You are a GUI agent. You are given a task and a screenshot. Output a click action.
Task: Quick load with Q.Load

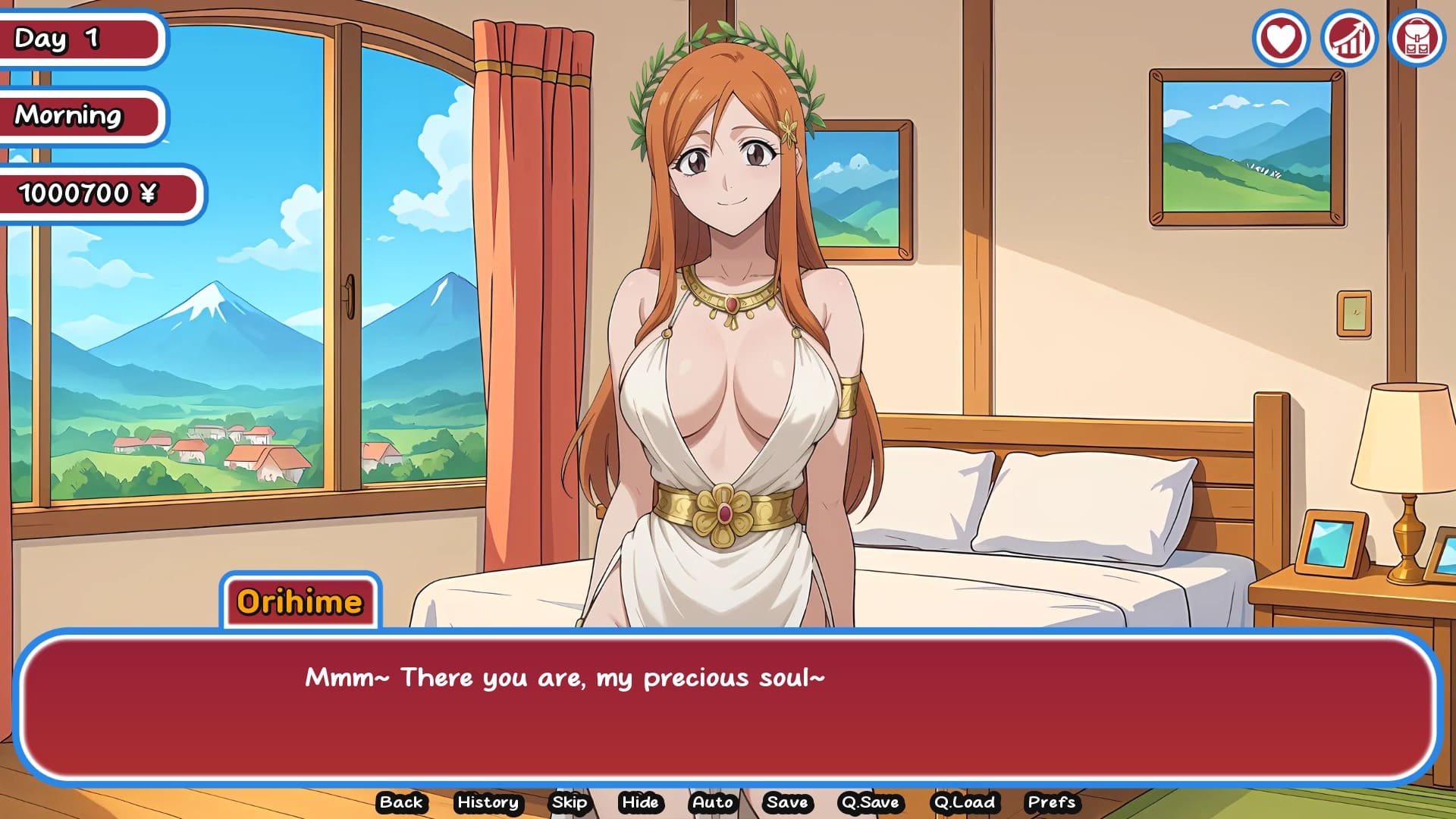(x=965, y=802)
